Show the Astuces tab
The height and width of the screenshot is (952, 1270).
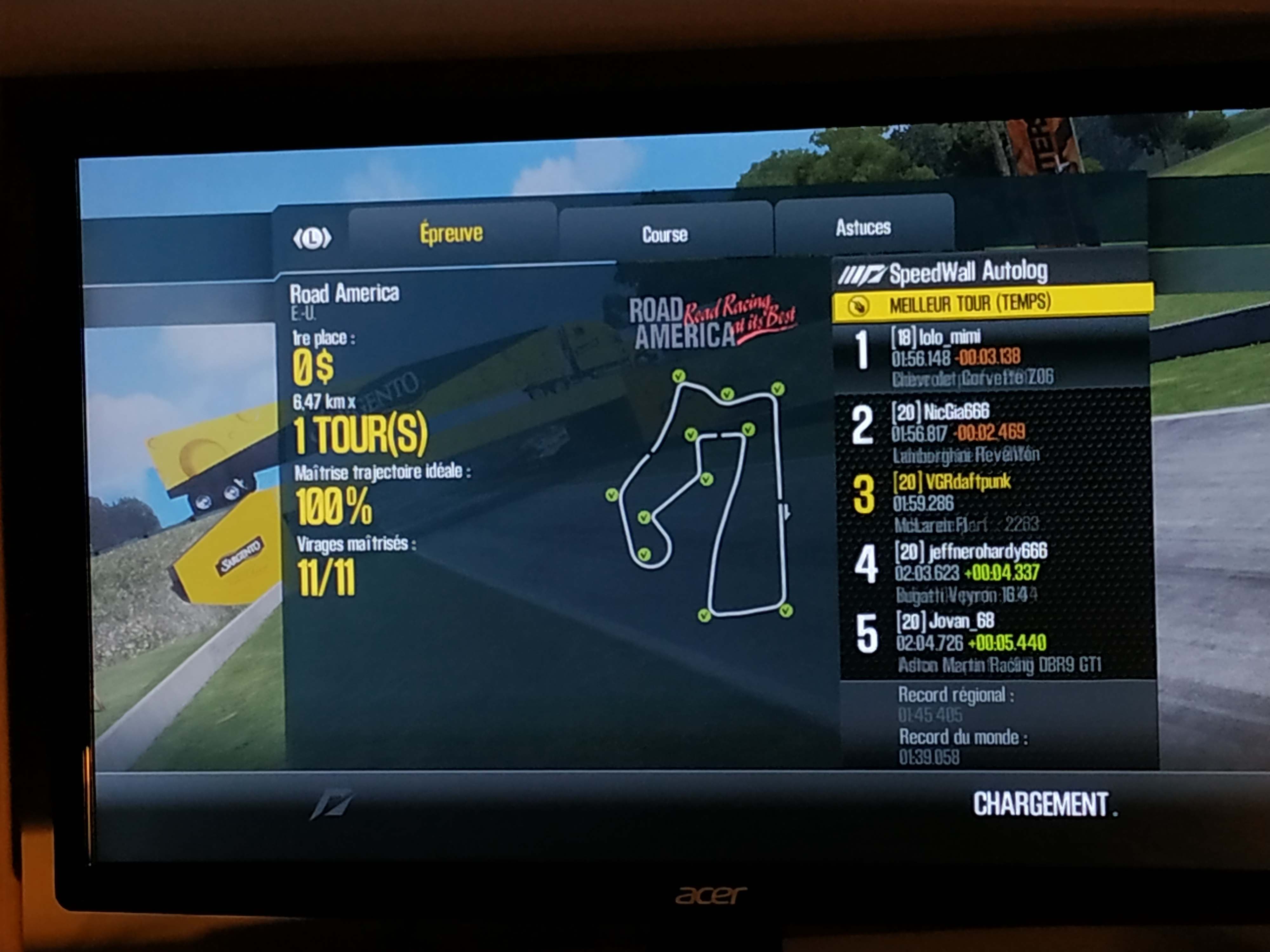tap(863, 228)
